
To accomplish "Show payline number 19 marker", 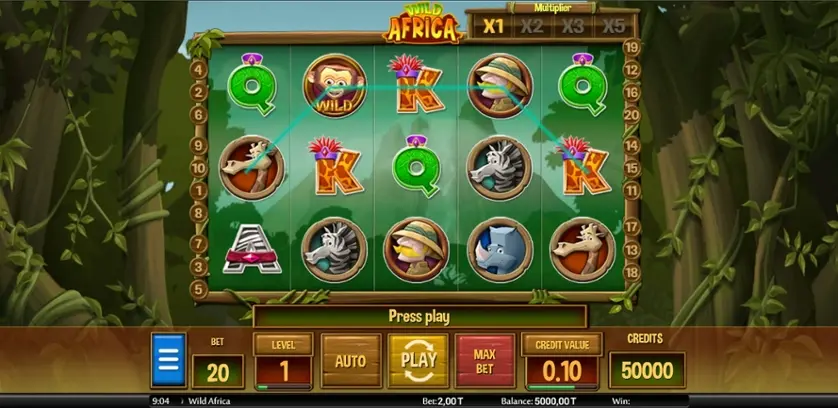I will [631, 47].
